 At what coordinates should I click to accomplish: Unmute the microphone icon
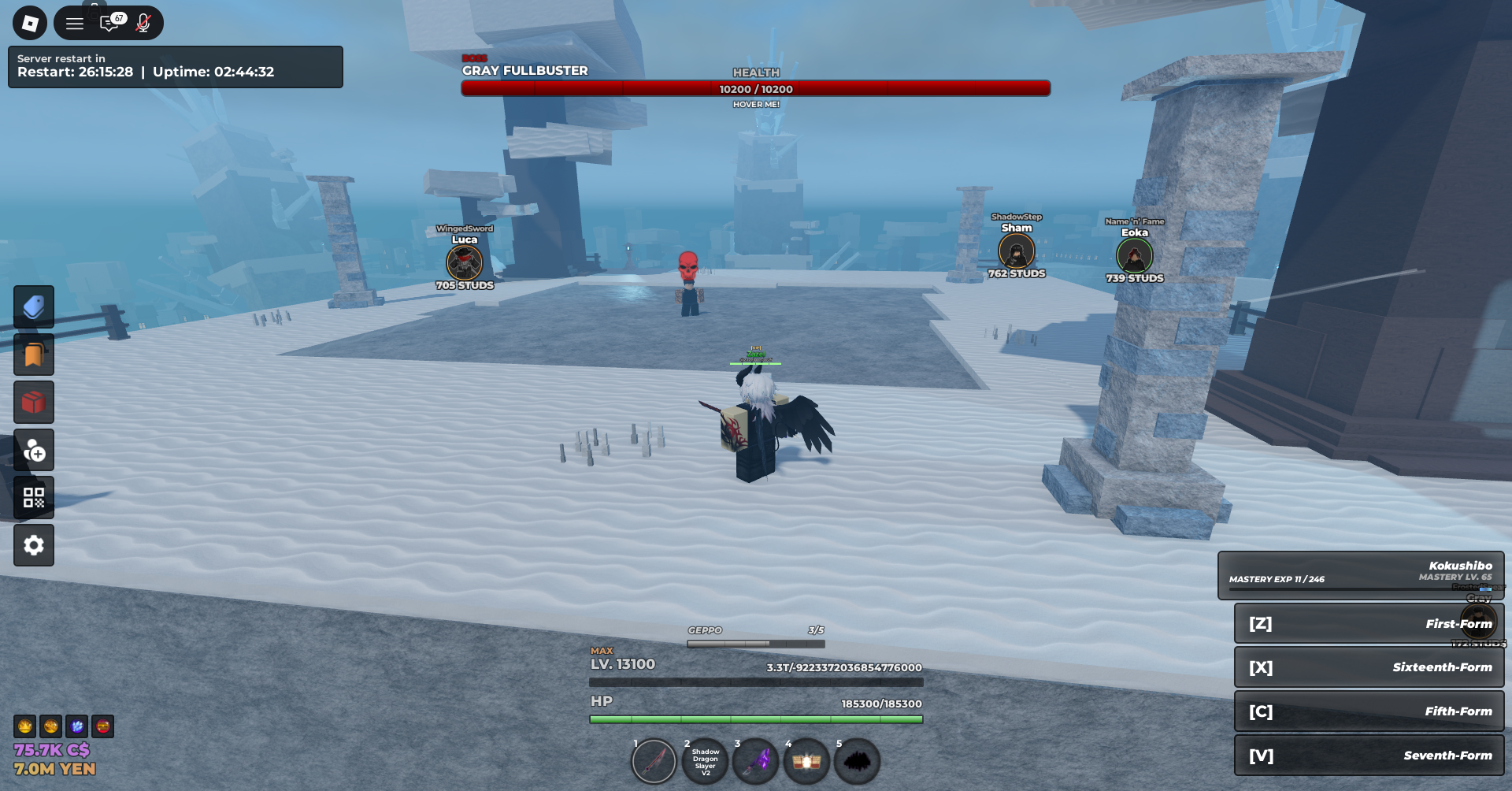(x=143, y=23)
